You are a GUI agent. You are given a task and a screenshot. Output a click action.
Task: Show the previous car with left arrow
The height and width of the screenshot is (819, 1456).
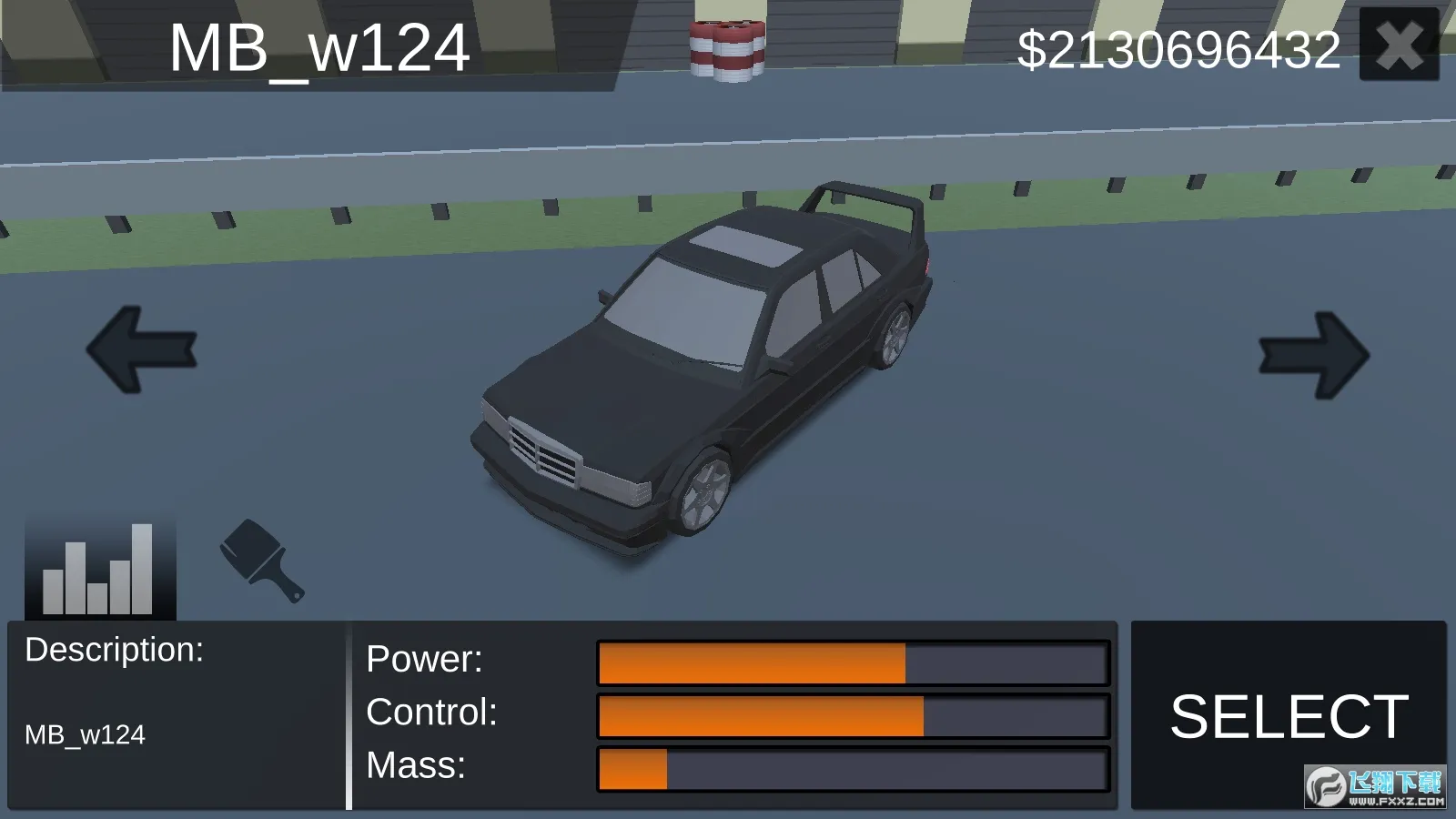(x=142, y=349)
